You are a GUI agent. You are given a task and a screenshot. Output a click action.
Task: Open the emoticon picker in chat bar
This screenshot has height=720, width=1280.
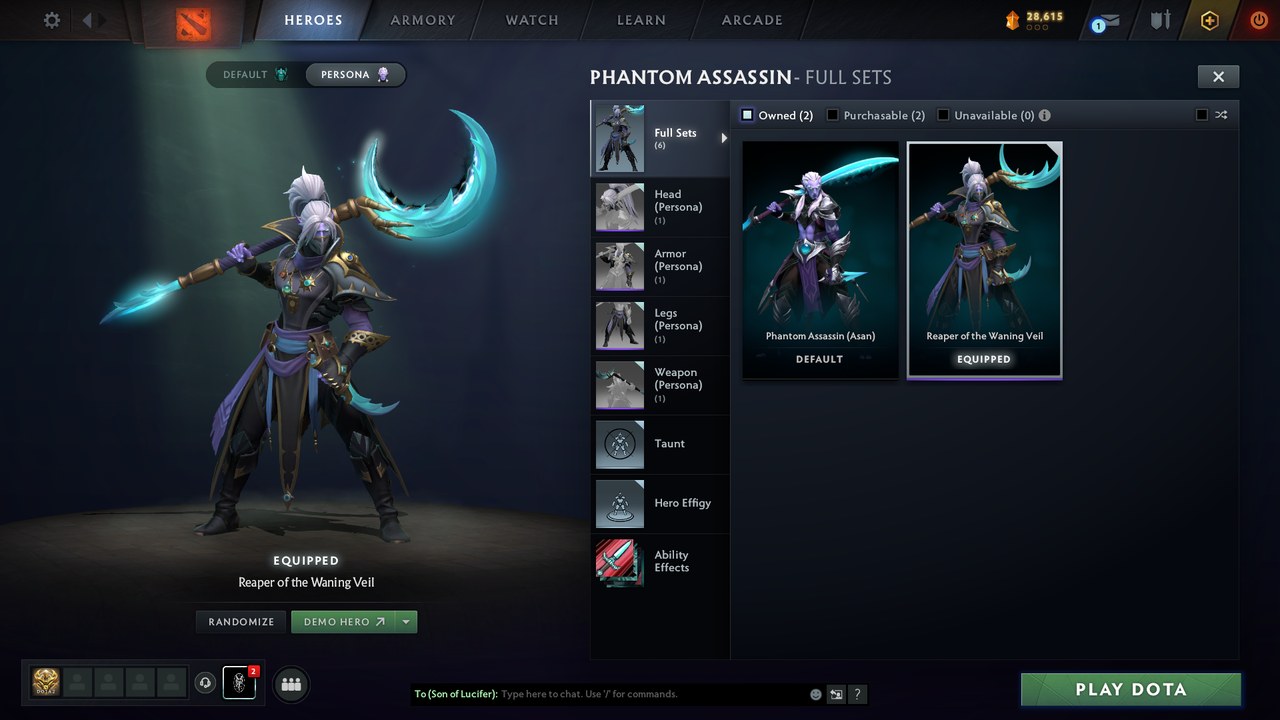(815, 693)
